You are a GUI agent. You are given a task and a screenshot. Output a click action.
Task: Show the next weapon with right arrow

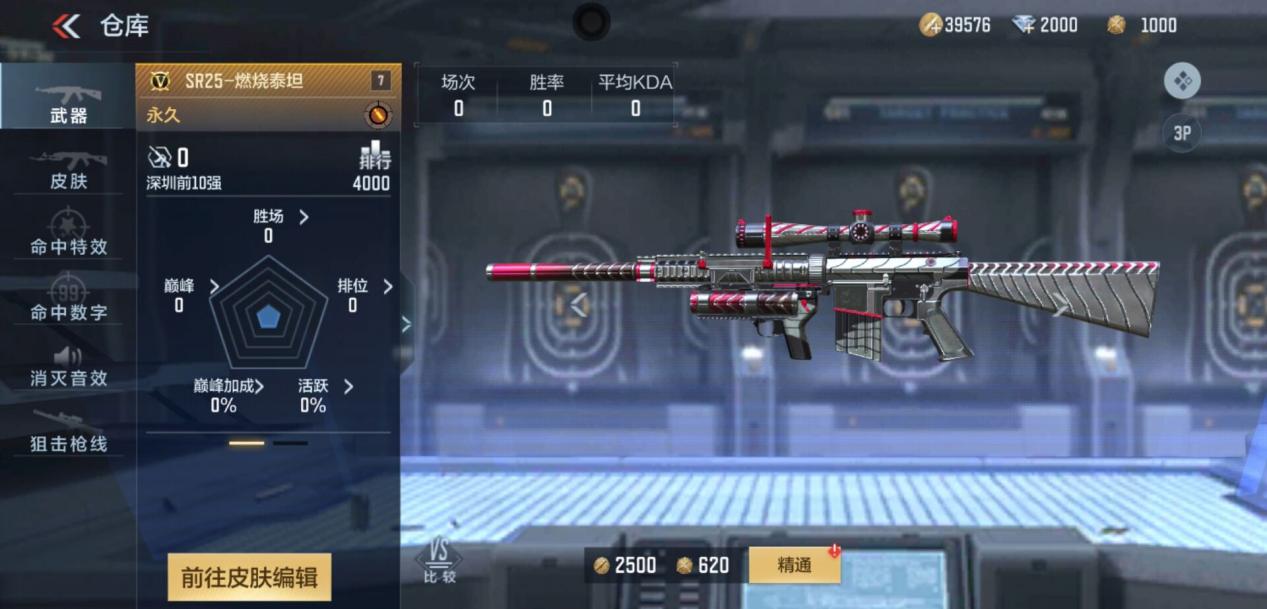[1059, 306]
